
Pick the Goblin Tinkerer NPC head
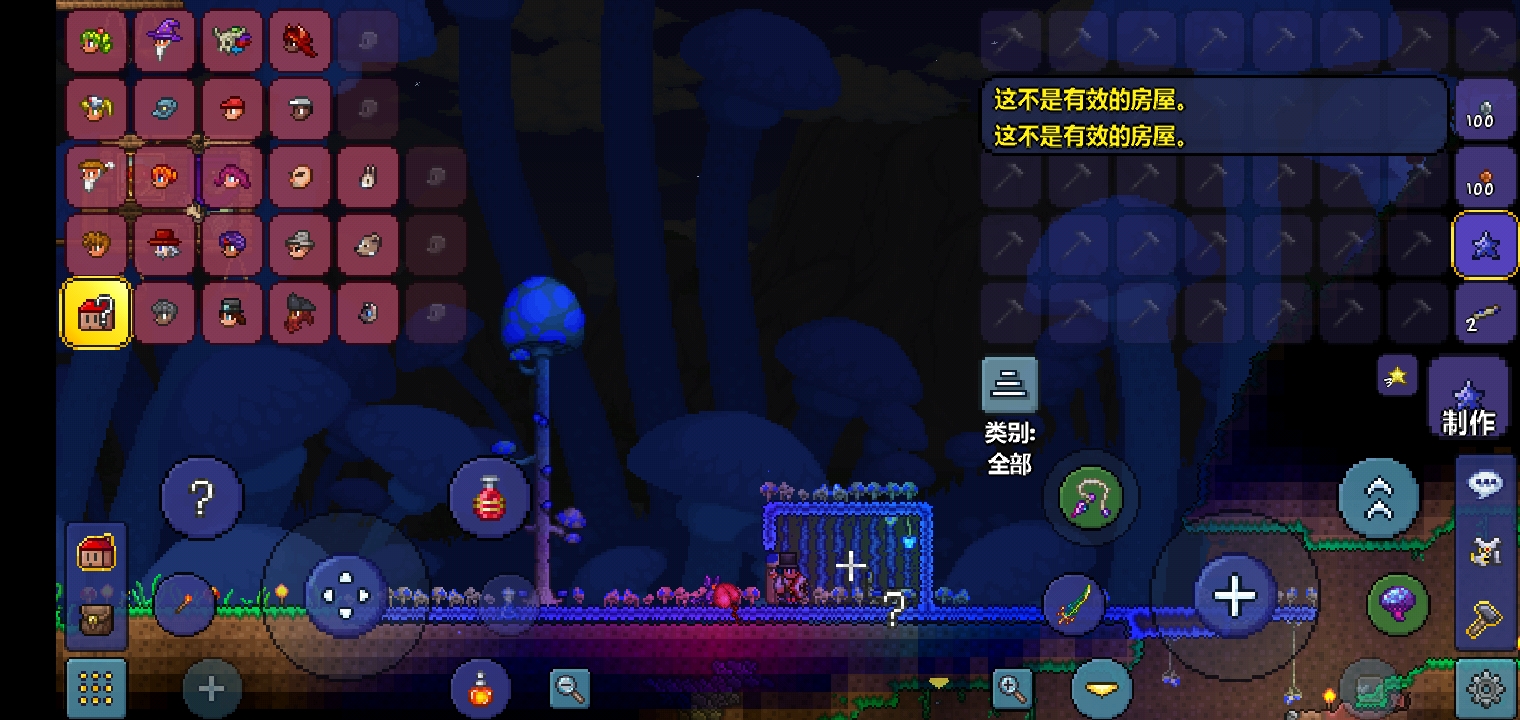click(x=232, y=41)
